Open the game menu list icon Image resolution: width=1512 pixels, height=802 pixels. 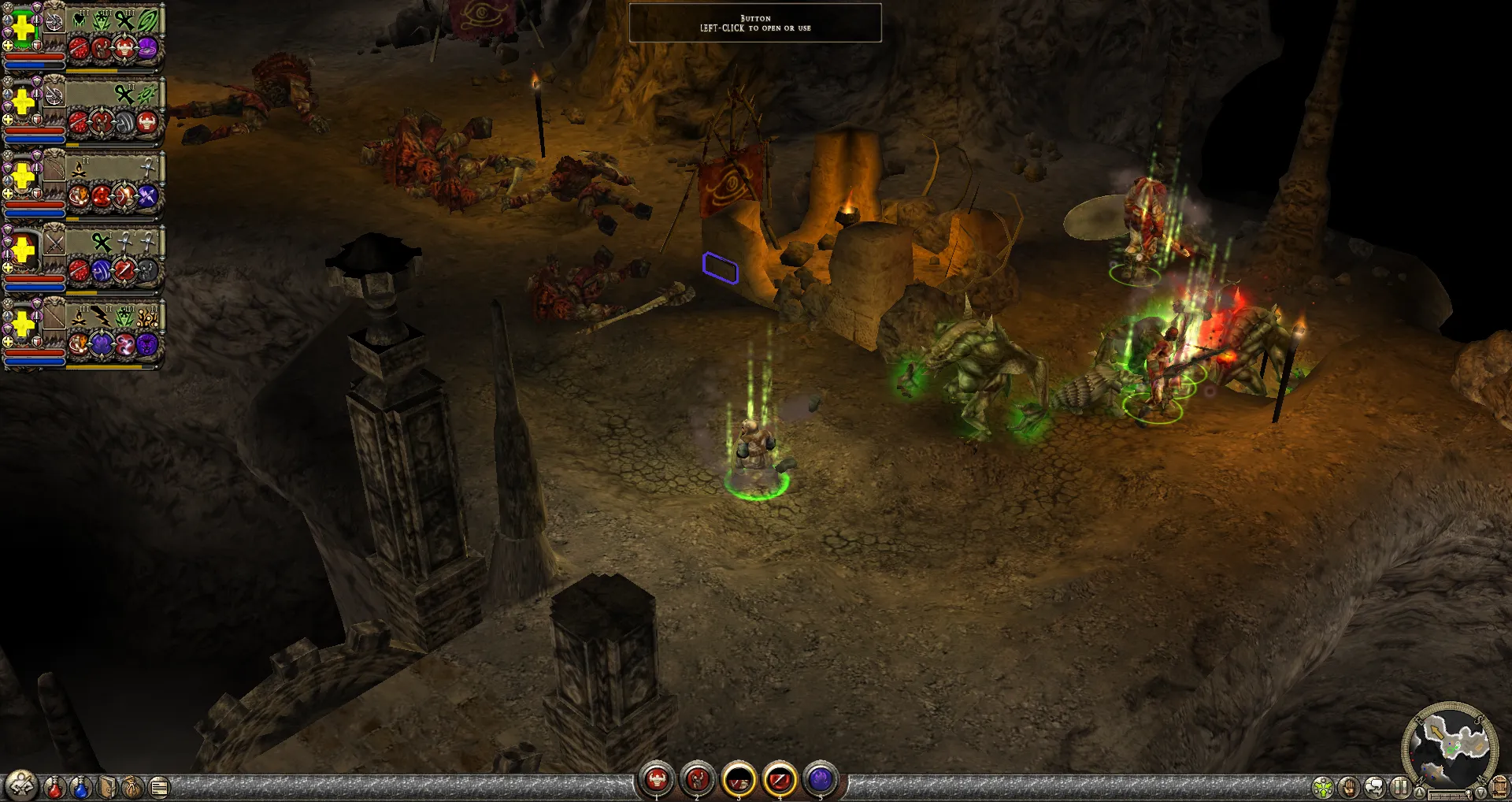pyautogui.click(x=159, y=787)
